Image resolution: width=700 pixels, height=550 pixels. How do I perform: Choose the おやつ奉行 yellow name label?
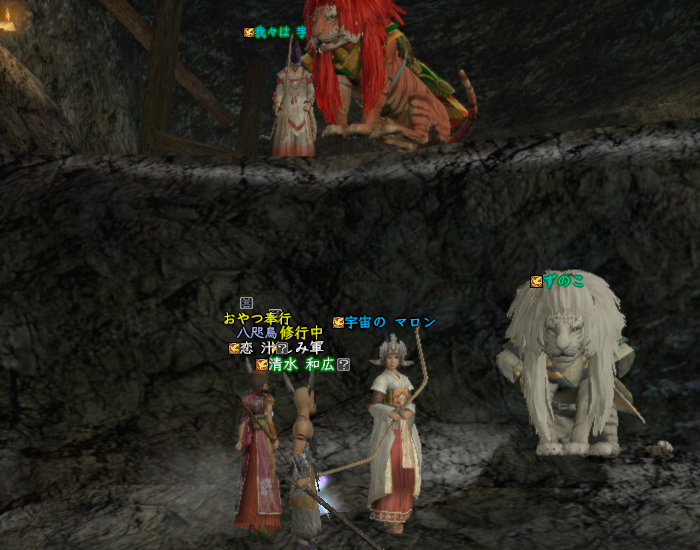pyautogui.click(x=257, y=318)
